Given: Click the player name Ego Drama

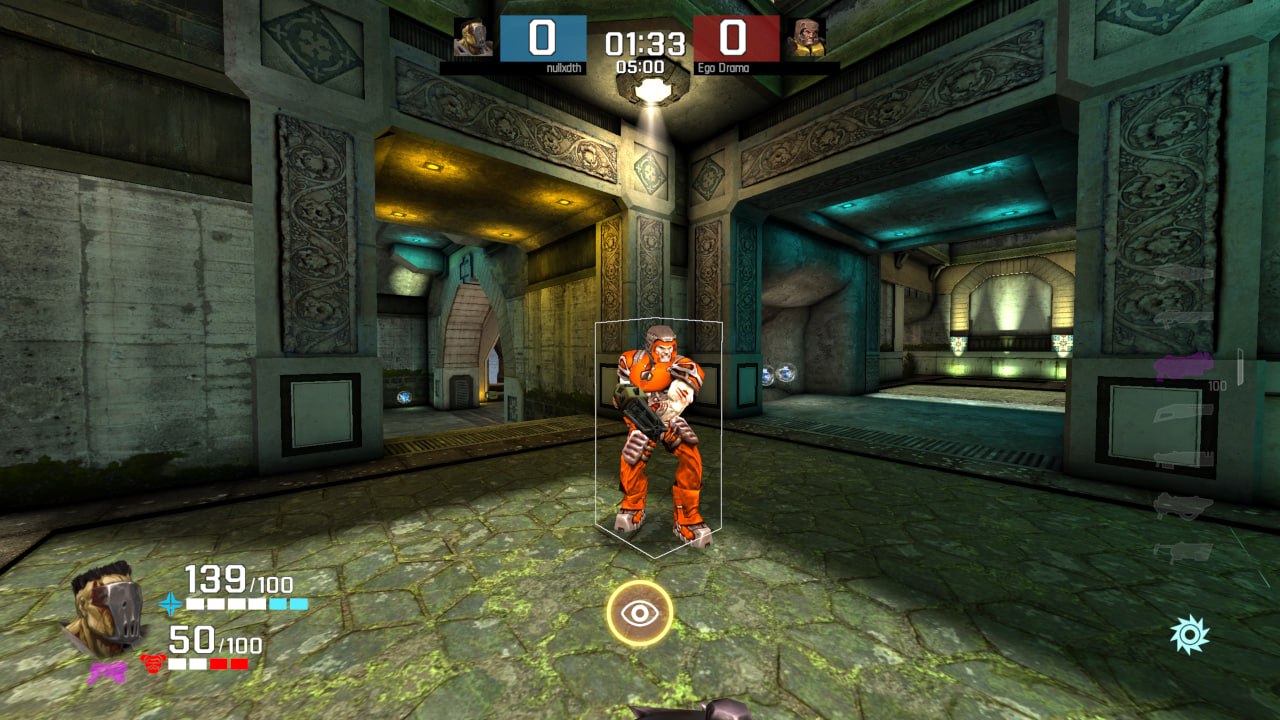Looking at the screenshot, I should (723, 69).
